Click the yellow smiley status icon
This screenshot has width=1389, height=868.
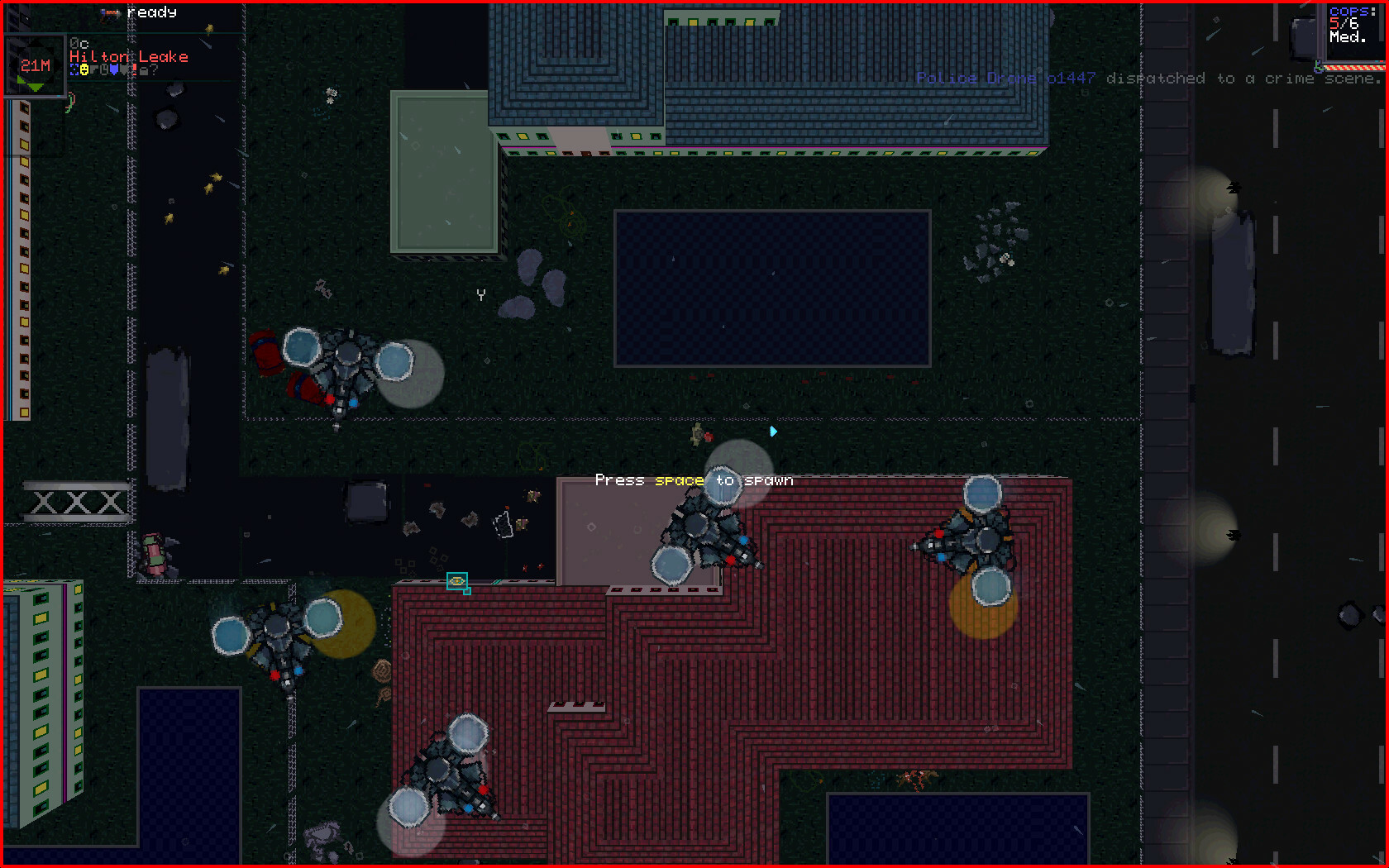coord(84,69)
